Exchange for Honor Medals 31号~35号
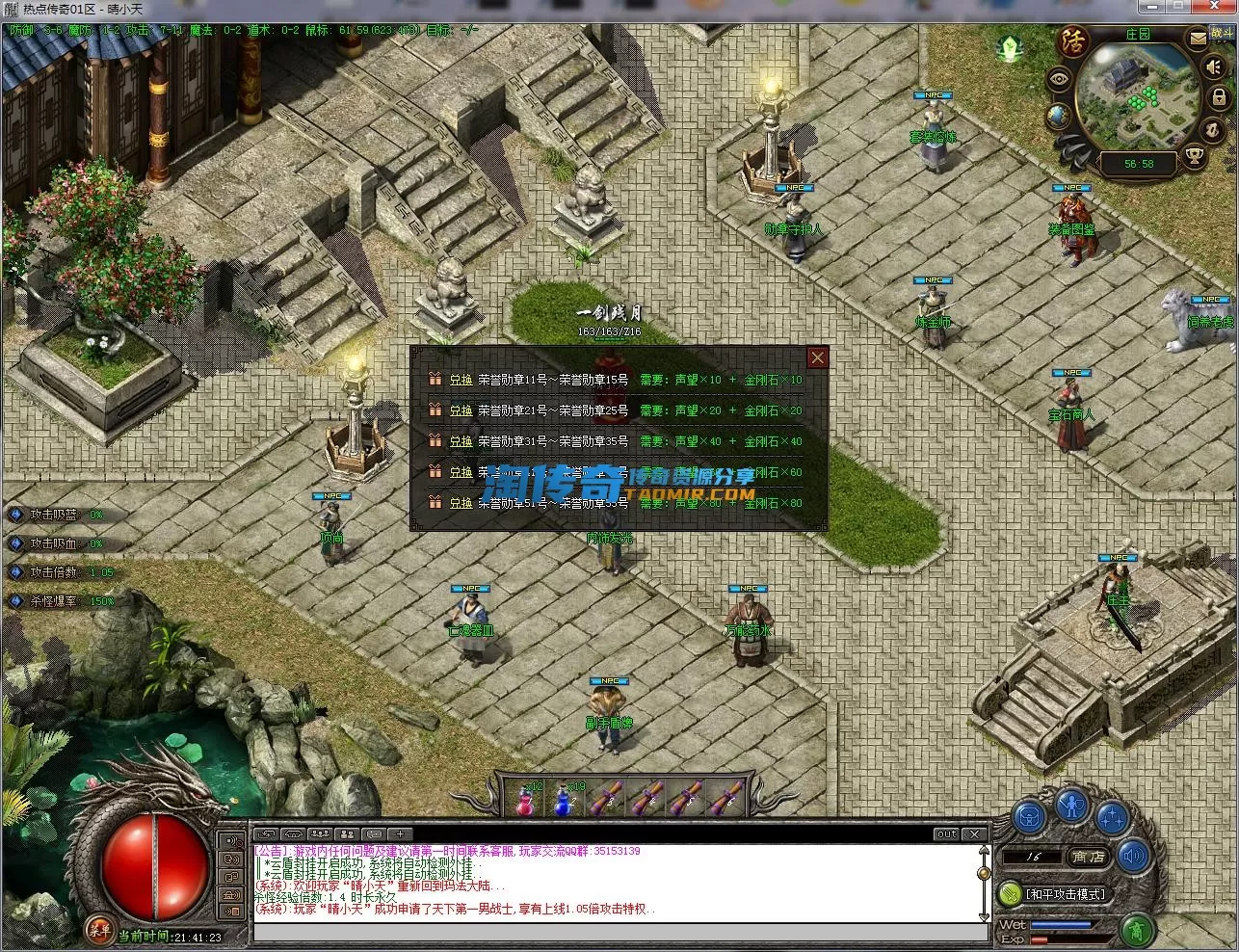The image size is (1239, 952). [461, 442]
